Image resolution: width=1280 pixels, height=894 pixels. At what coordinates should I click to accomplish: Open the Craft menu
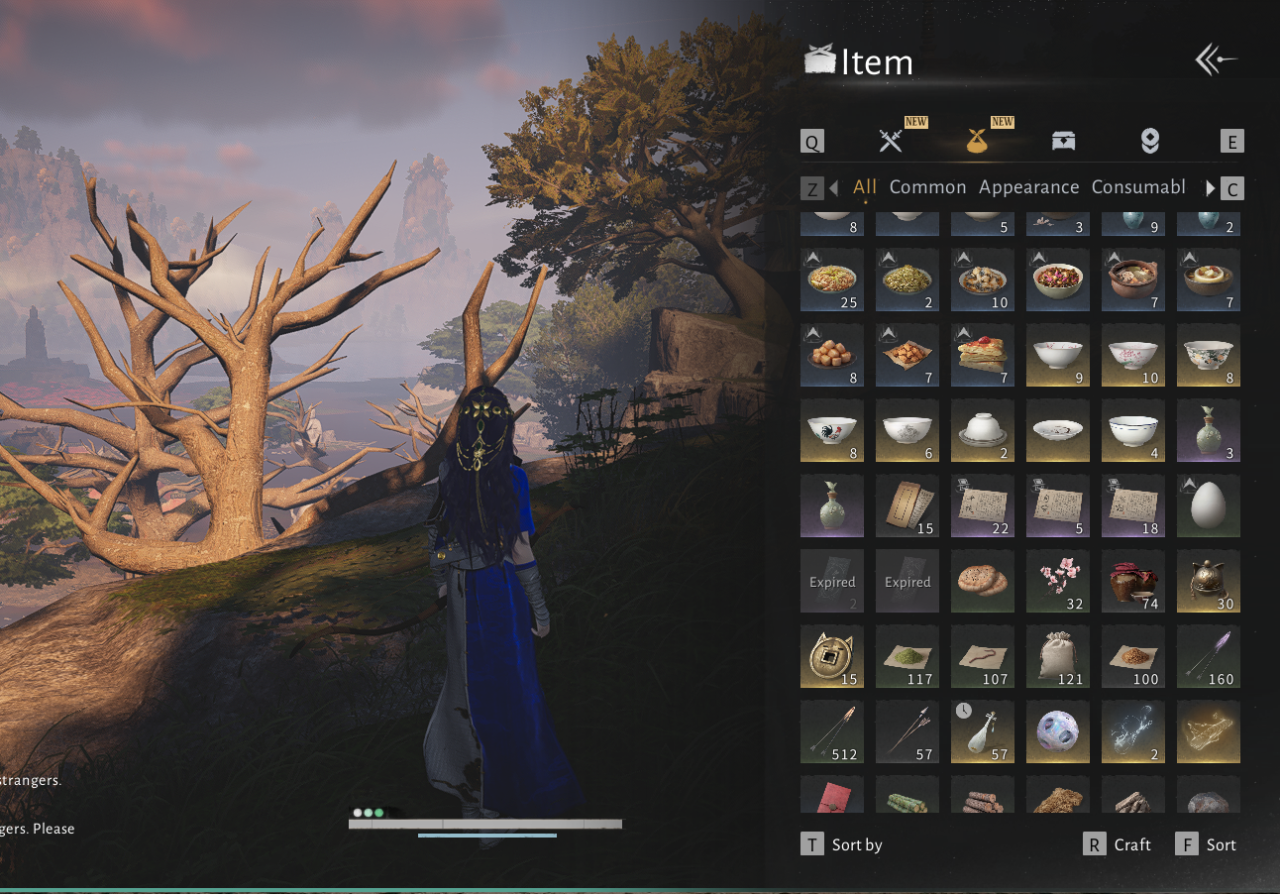click(1132, 845)
